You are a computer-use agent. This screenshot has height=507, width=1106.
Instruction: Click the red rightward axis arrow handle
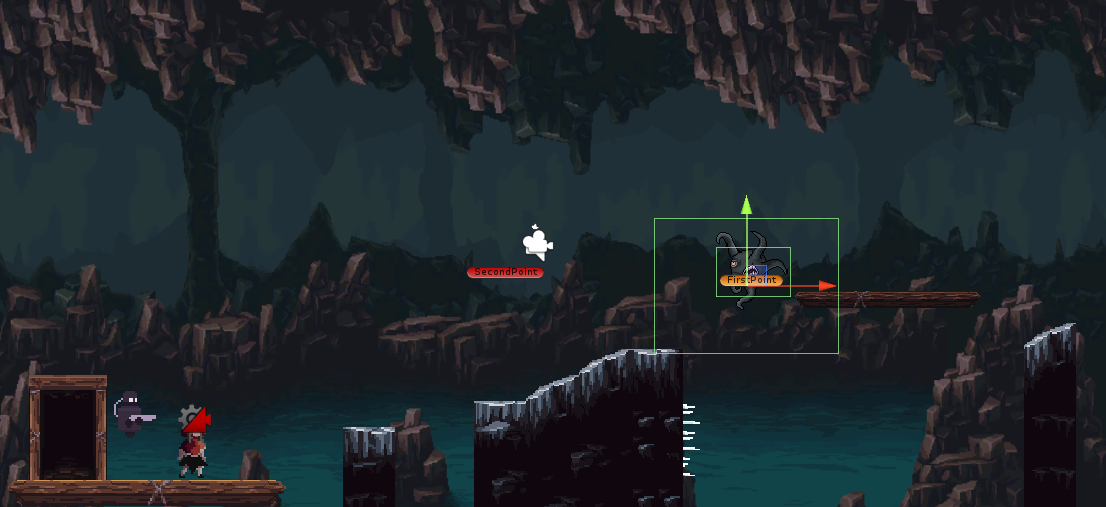point(826,286)
